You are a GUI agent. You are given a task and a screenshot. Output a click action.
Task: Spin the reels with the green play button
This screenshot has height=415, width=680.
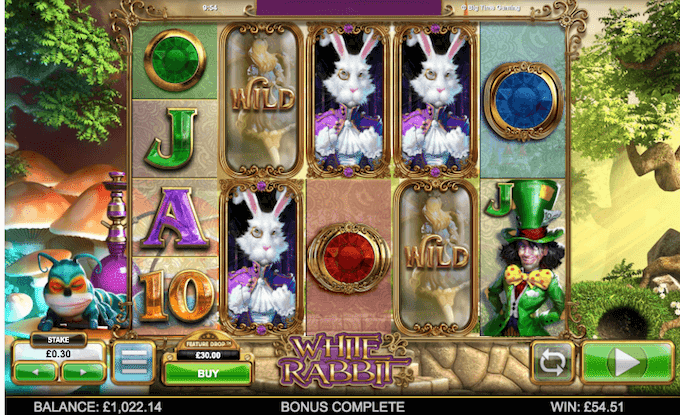pyautogui.click(x=627, y=362)
